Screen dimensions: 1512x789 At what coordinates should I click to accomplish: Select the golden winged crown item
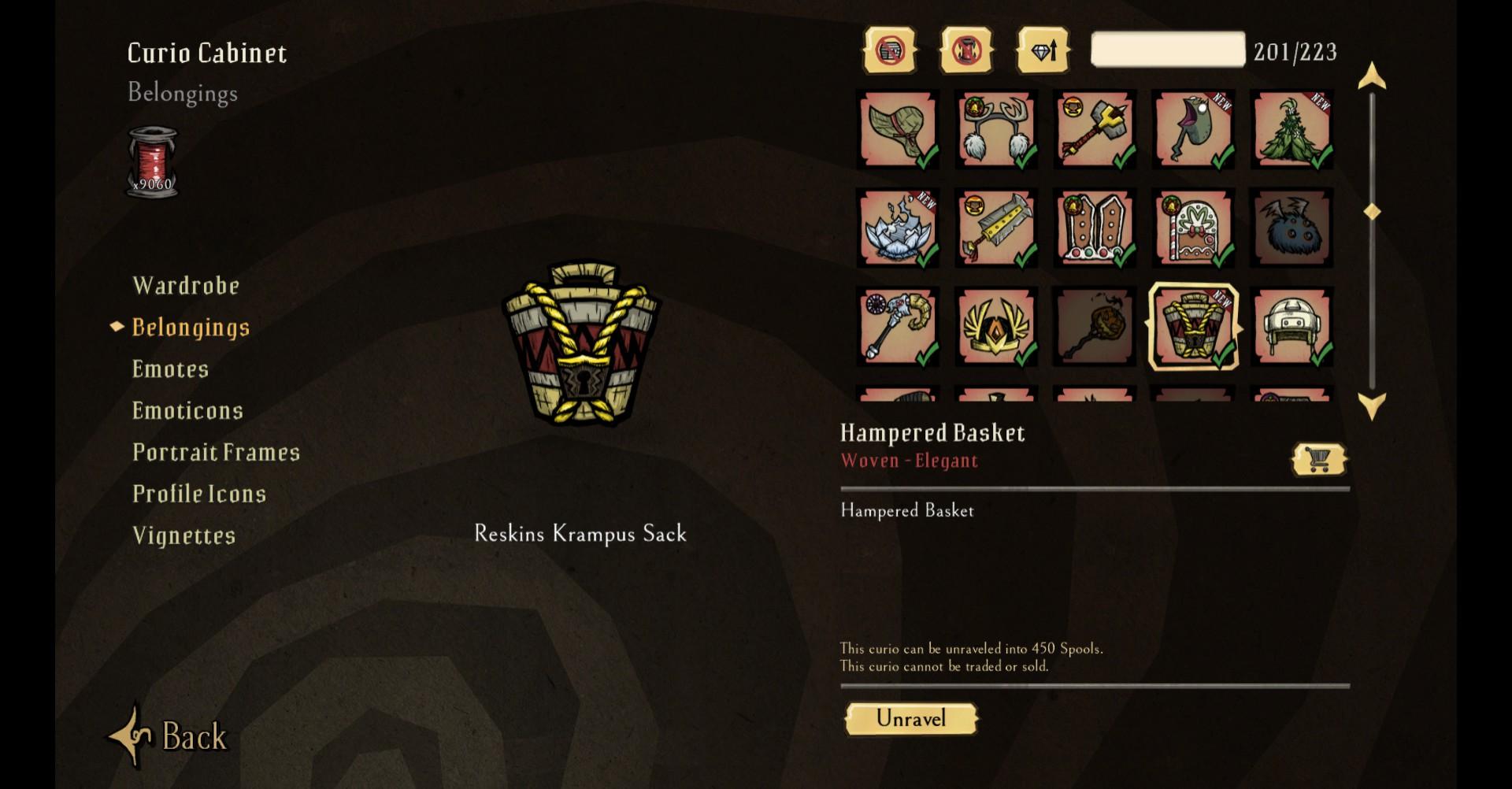(x=996, y=327)
